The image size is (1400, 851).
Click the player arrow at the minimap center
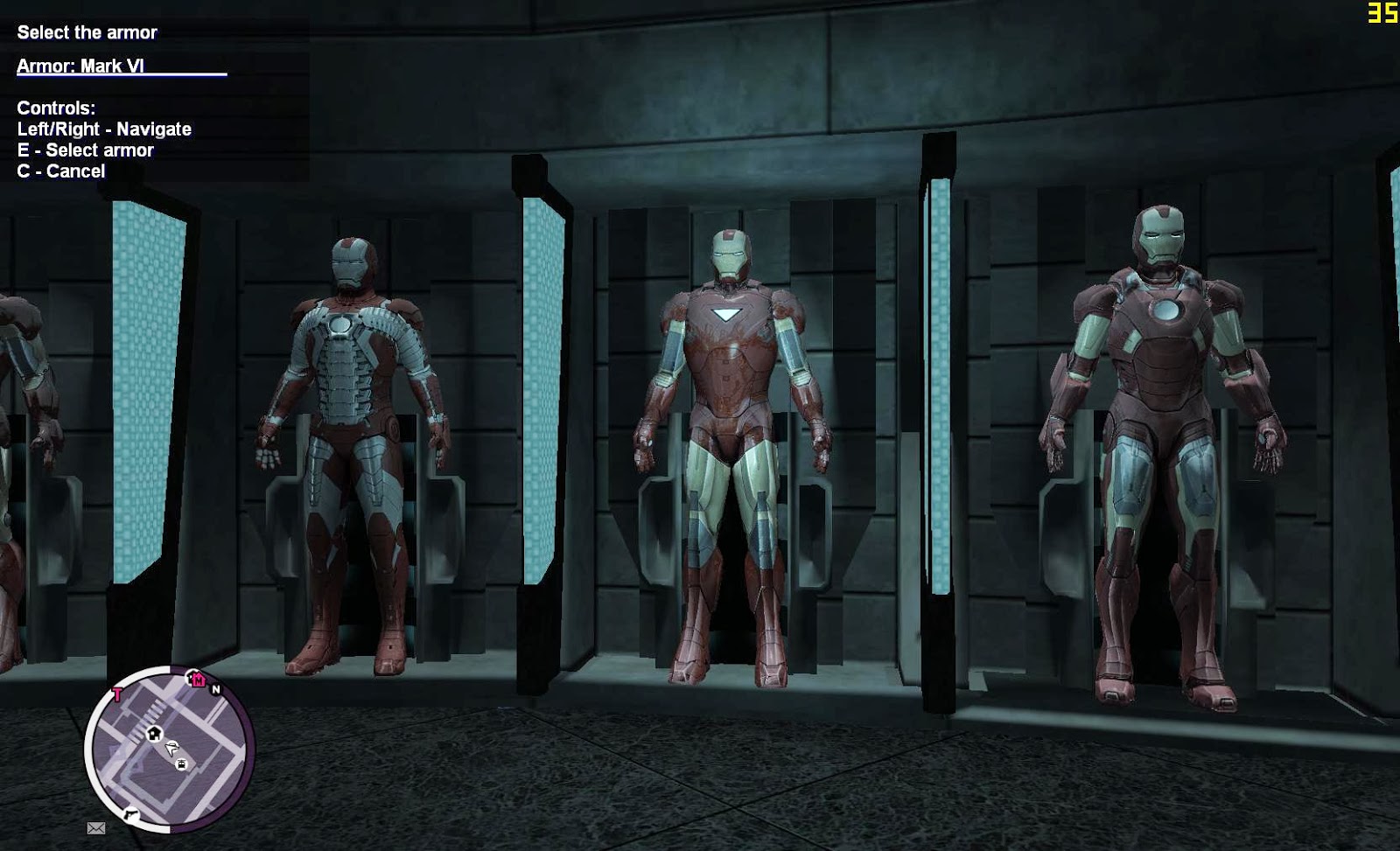tap(171, 748)
